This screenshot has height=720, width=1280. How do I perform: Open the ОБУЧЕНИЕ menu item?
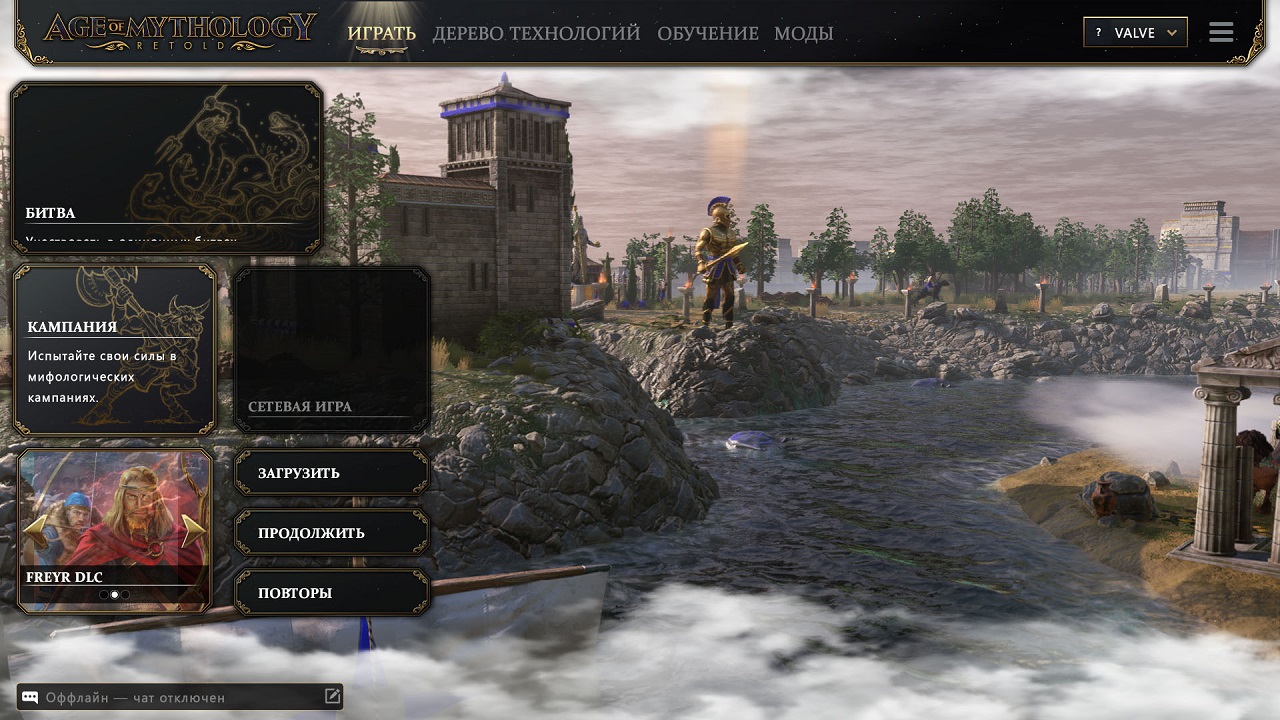click(708, 32)
